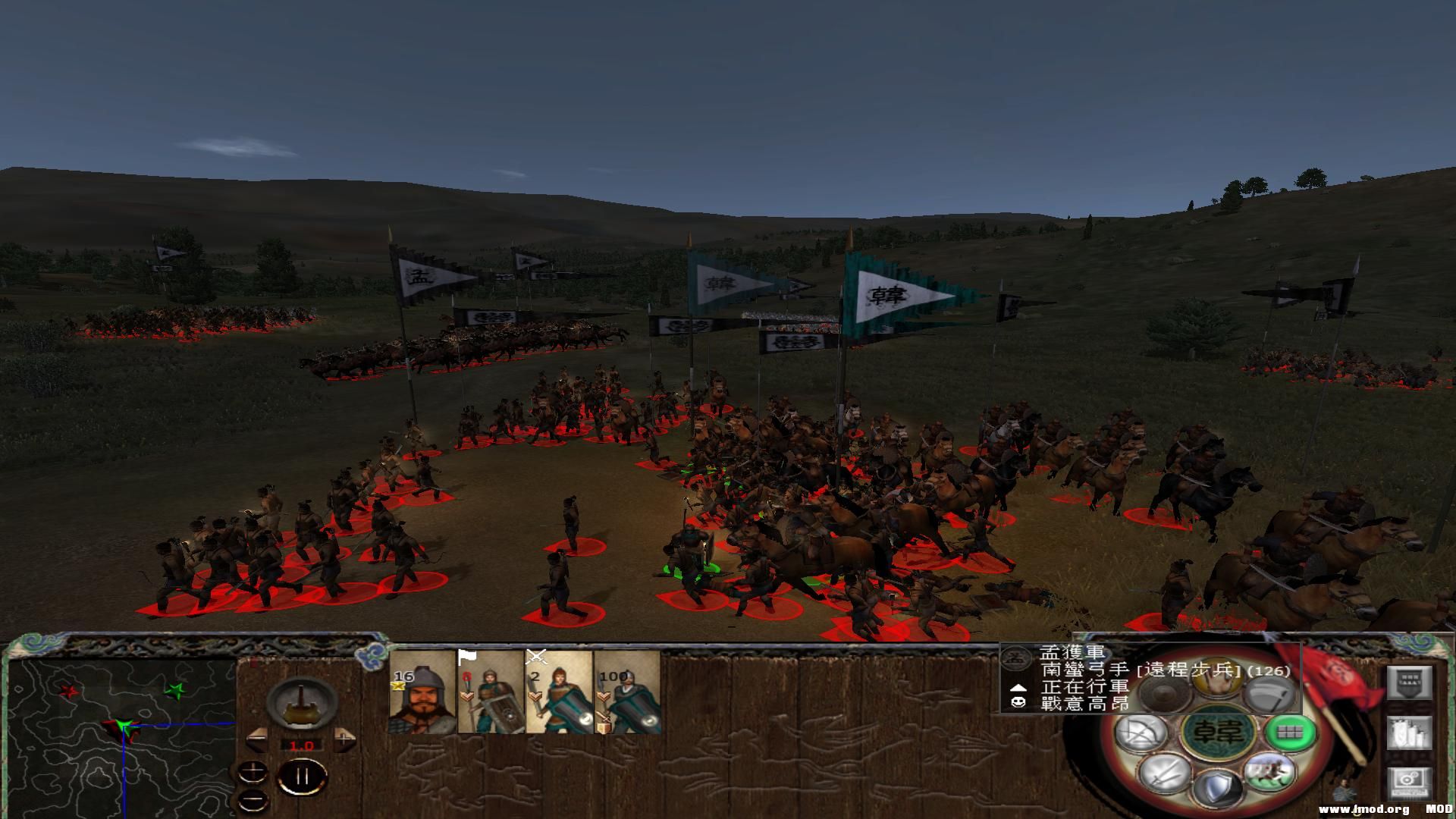Click the 1.0 speed value display
Image resolution: width=1456 pixels, height=819 pixels.
coord(301,745)
